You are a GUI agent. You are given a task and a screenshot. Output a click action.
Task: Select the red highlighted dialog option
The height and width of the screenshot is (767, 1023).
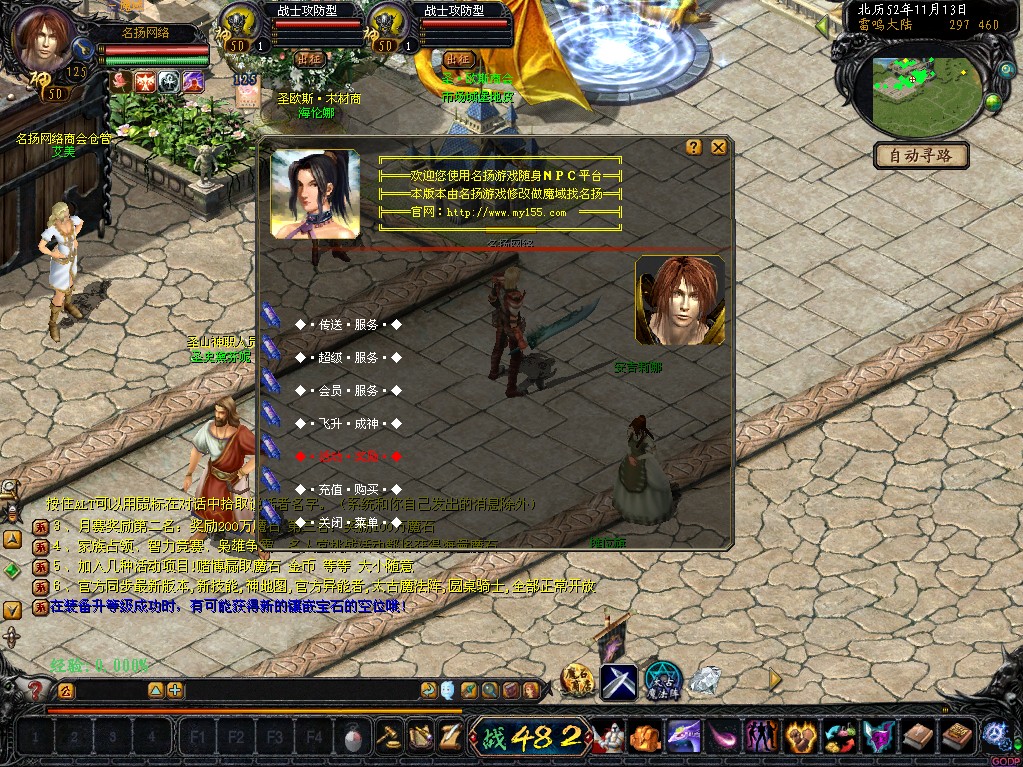click(348, 456)
